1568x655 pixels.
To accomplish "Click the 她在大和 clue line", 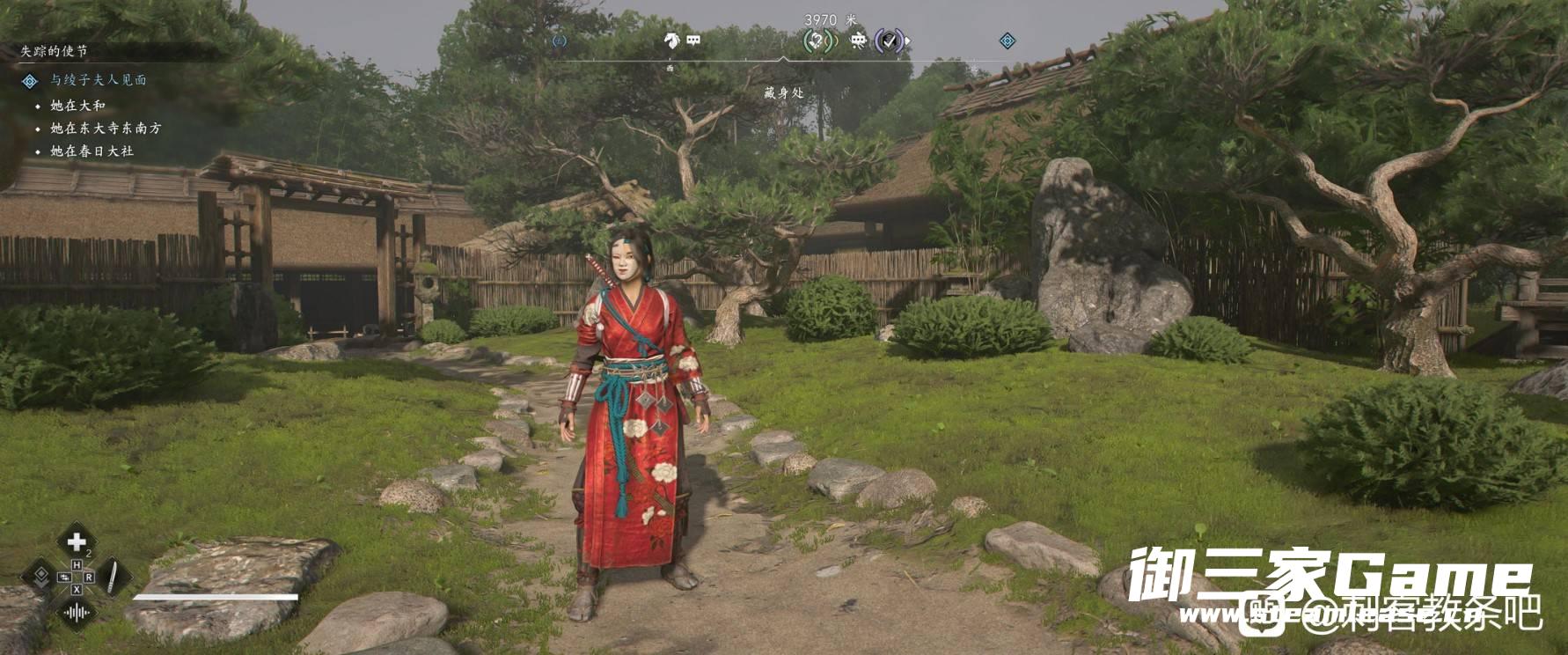I will pos(77,106).
